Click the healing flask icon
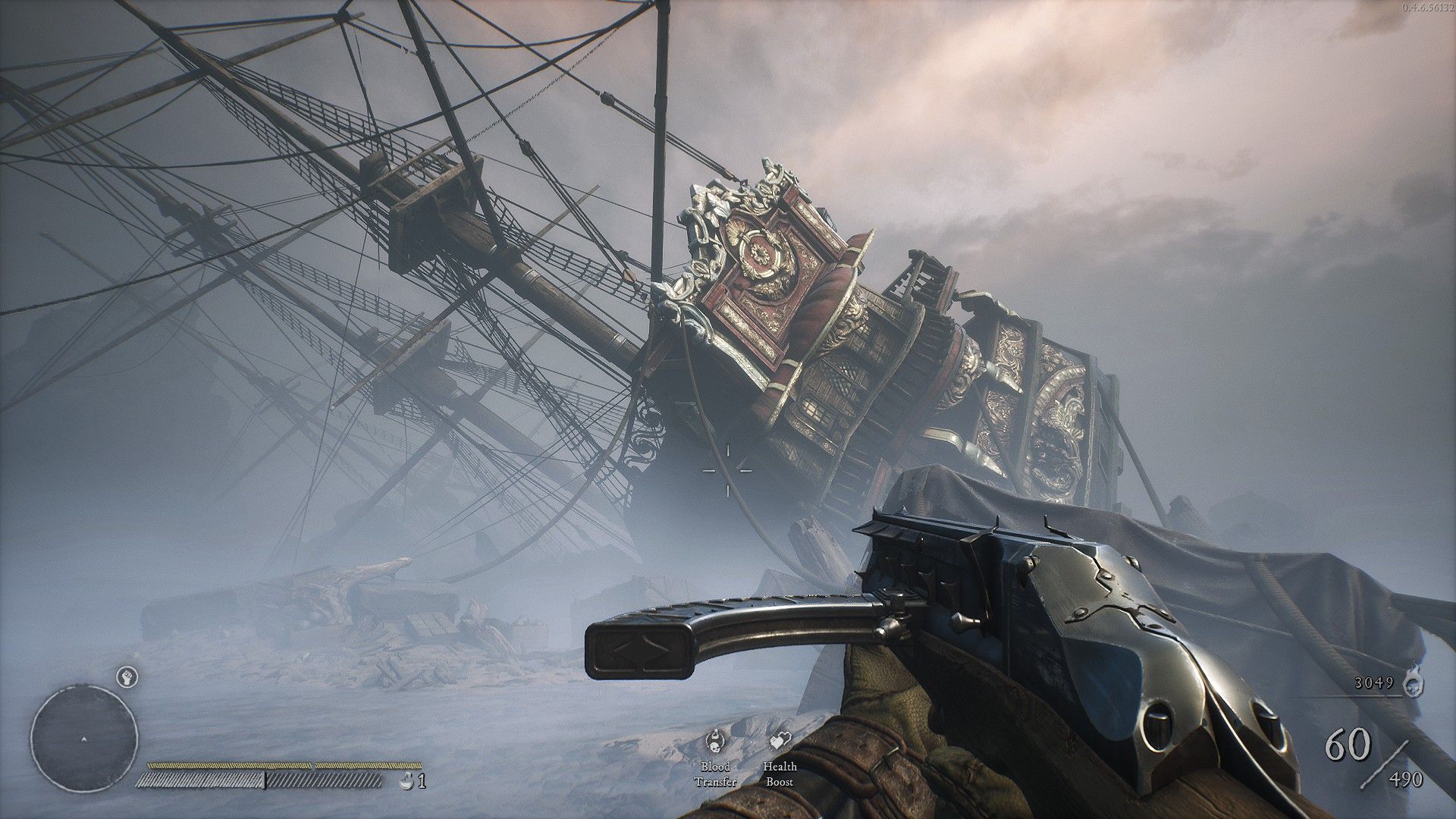The height and width of the screenshot is (819, 1456). click(x=406, y=780)
